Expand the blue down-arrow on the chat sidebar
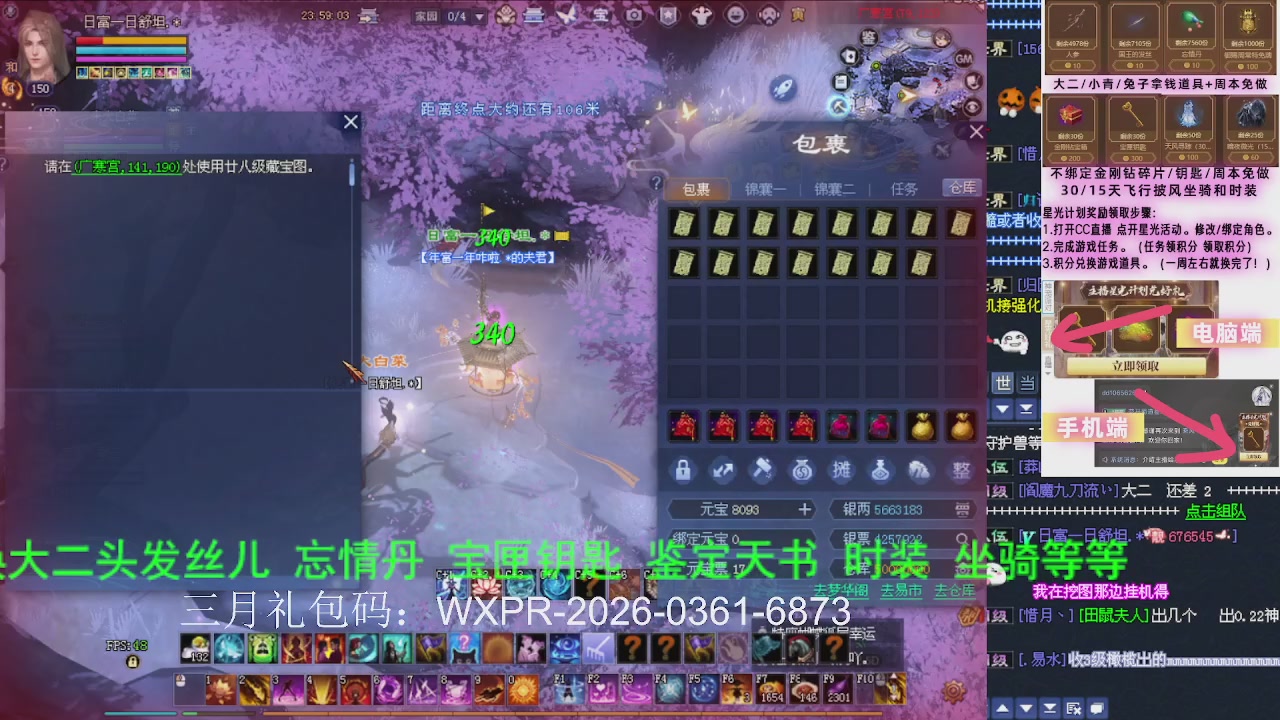 tap(1003, 408)
